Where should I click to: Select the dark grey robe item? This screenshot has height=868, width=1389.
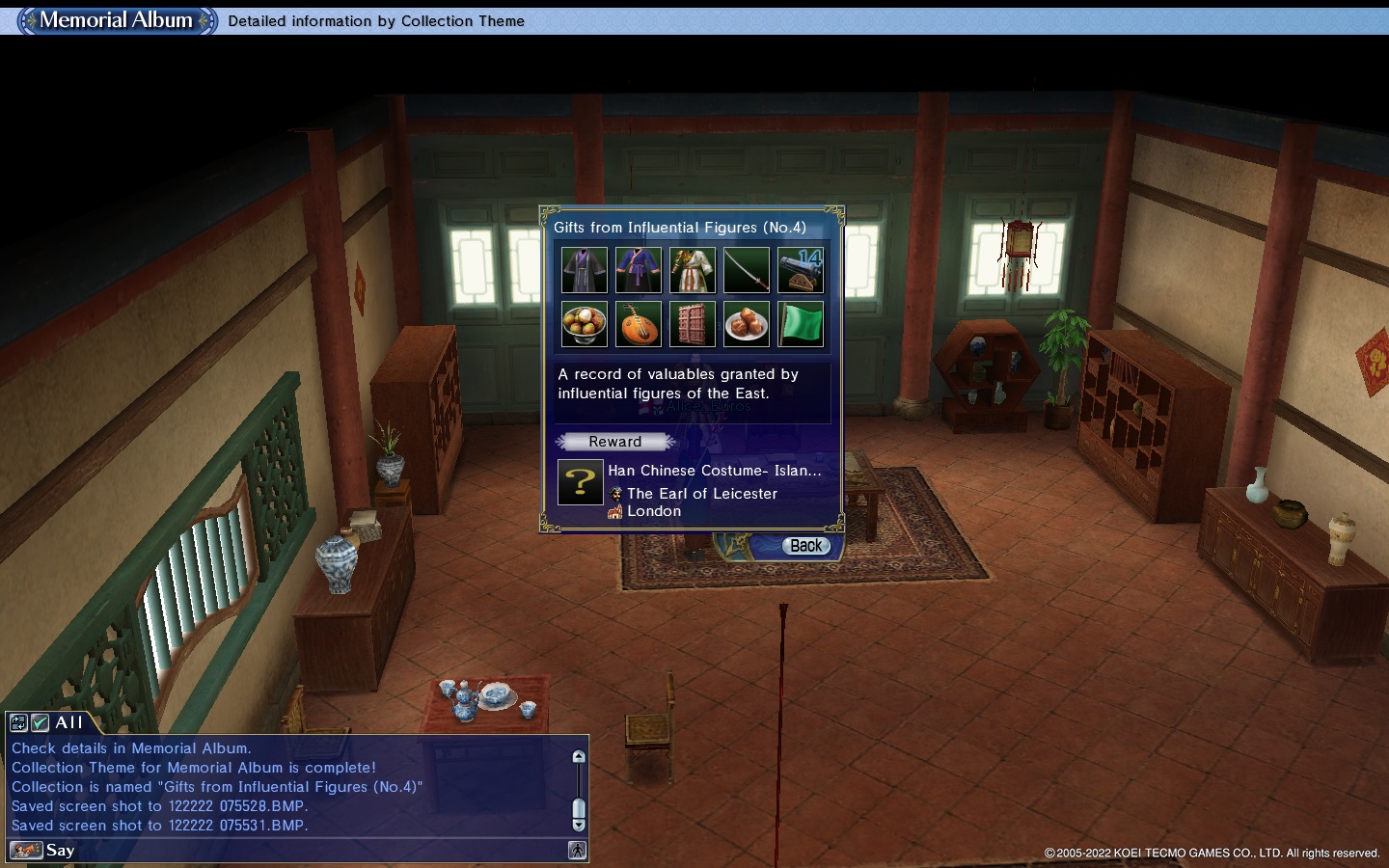coord(585,270)
